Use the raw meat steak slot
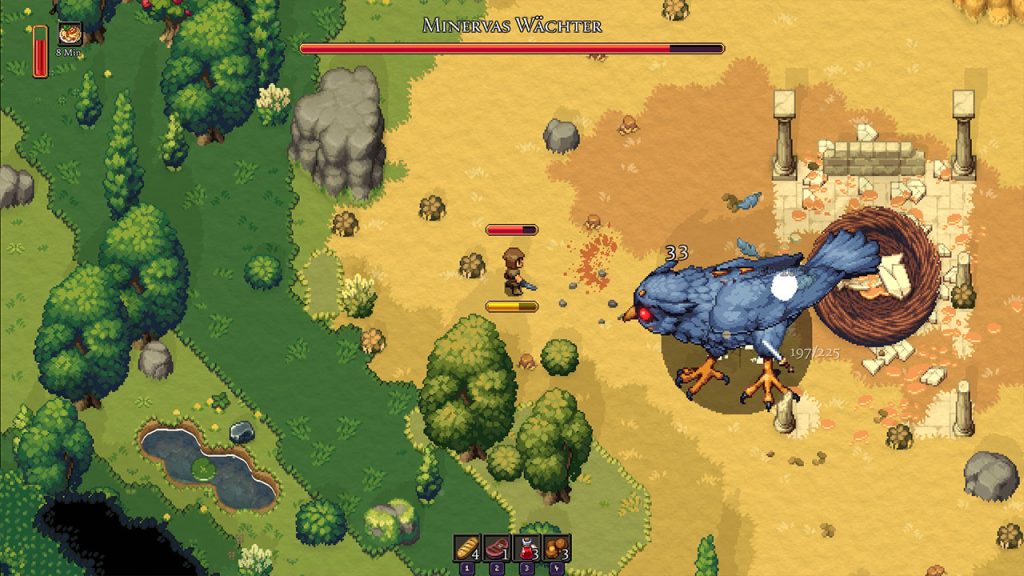 tap(497, 547)
